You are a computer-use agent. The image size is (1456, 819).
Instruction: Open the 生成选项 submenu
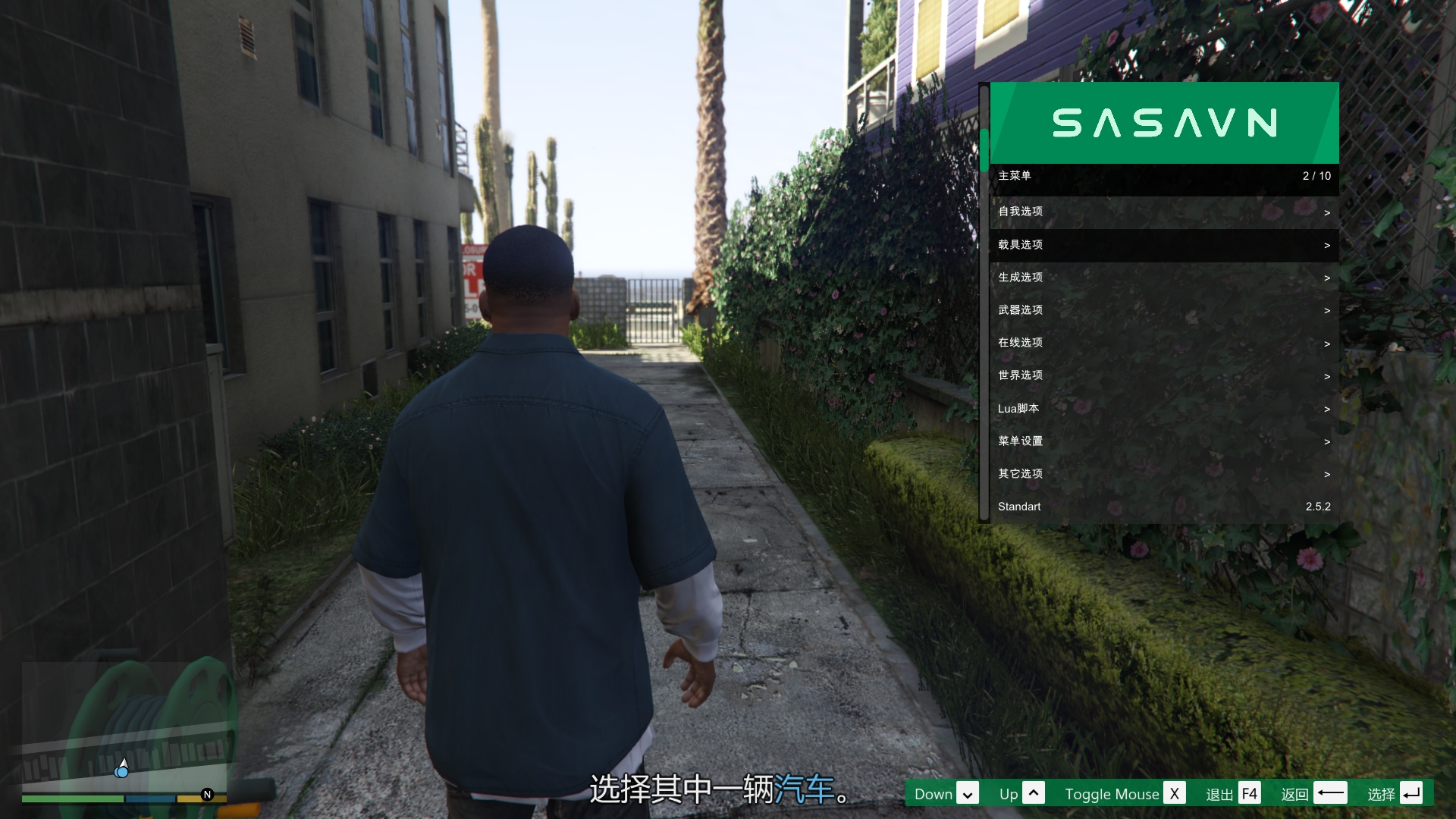tap(1163, 278)
